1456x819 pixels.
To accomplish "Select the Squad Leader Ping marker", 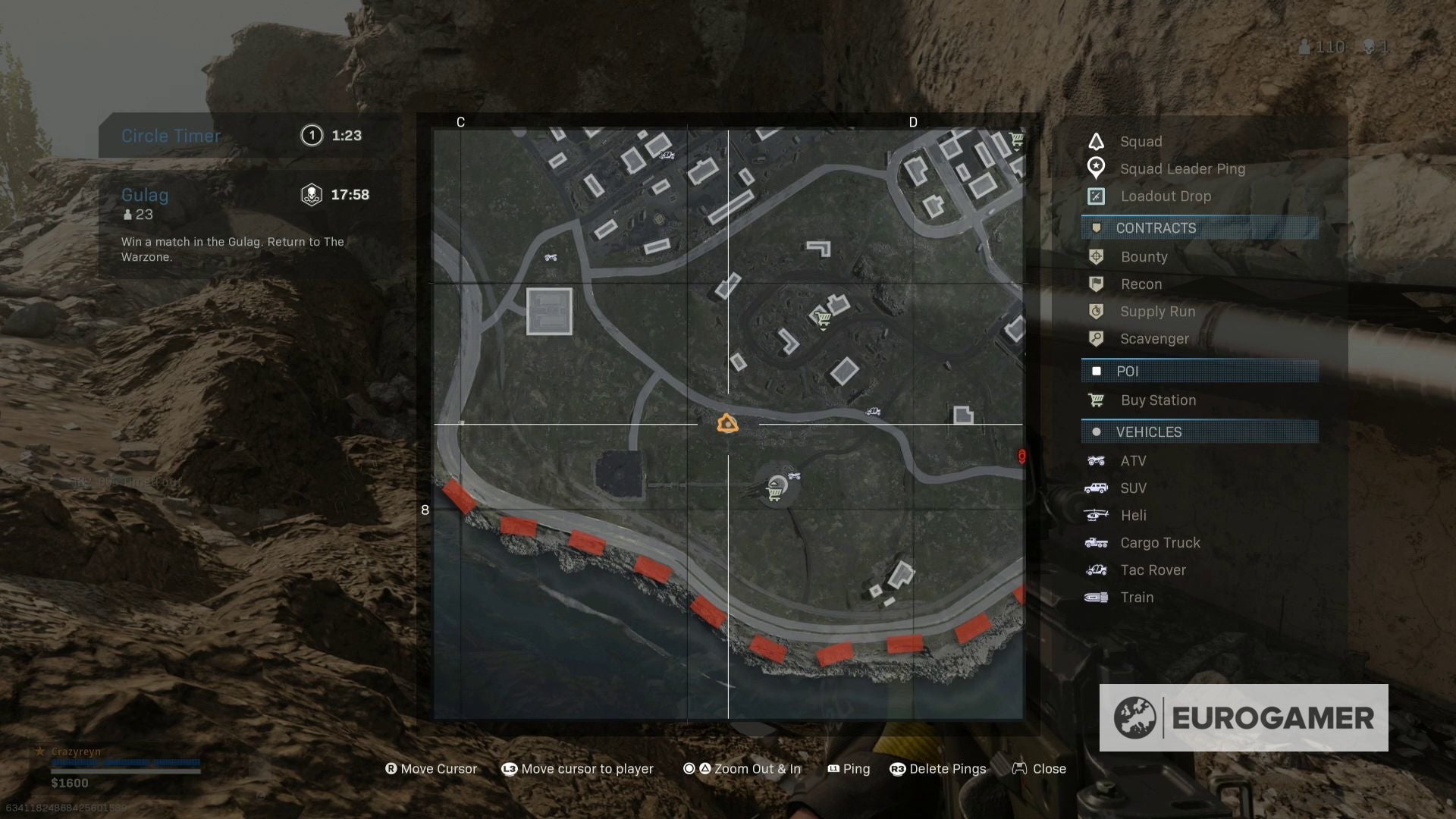I will coord(1097,168).
